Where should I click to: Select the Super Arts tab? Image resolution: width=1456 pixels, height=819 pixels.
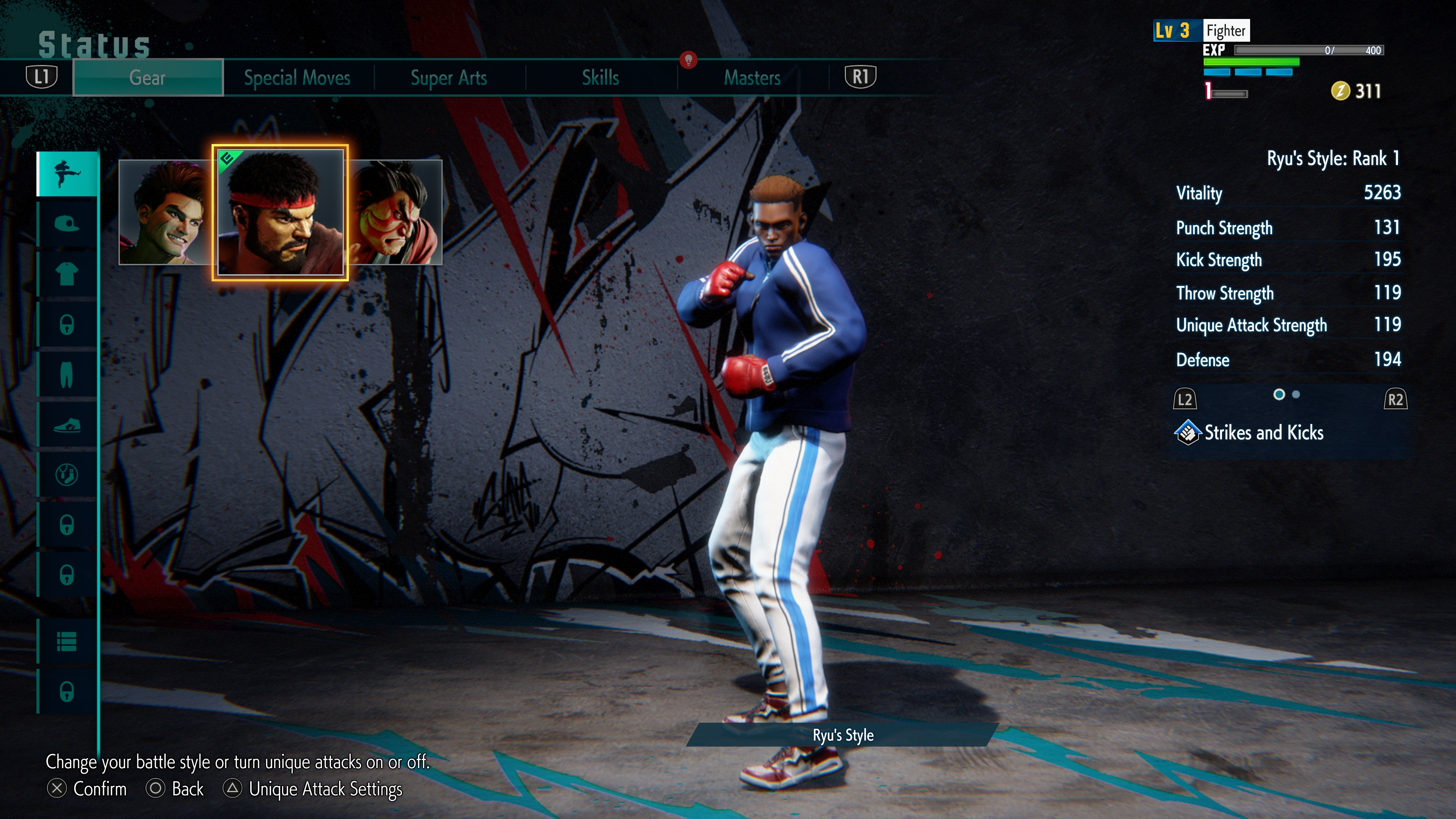448,77
